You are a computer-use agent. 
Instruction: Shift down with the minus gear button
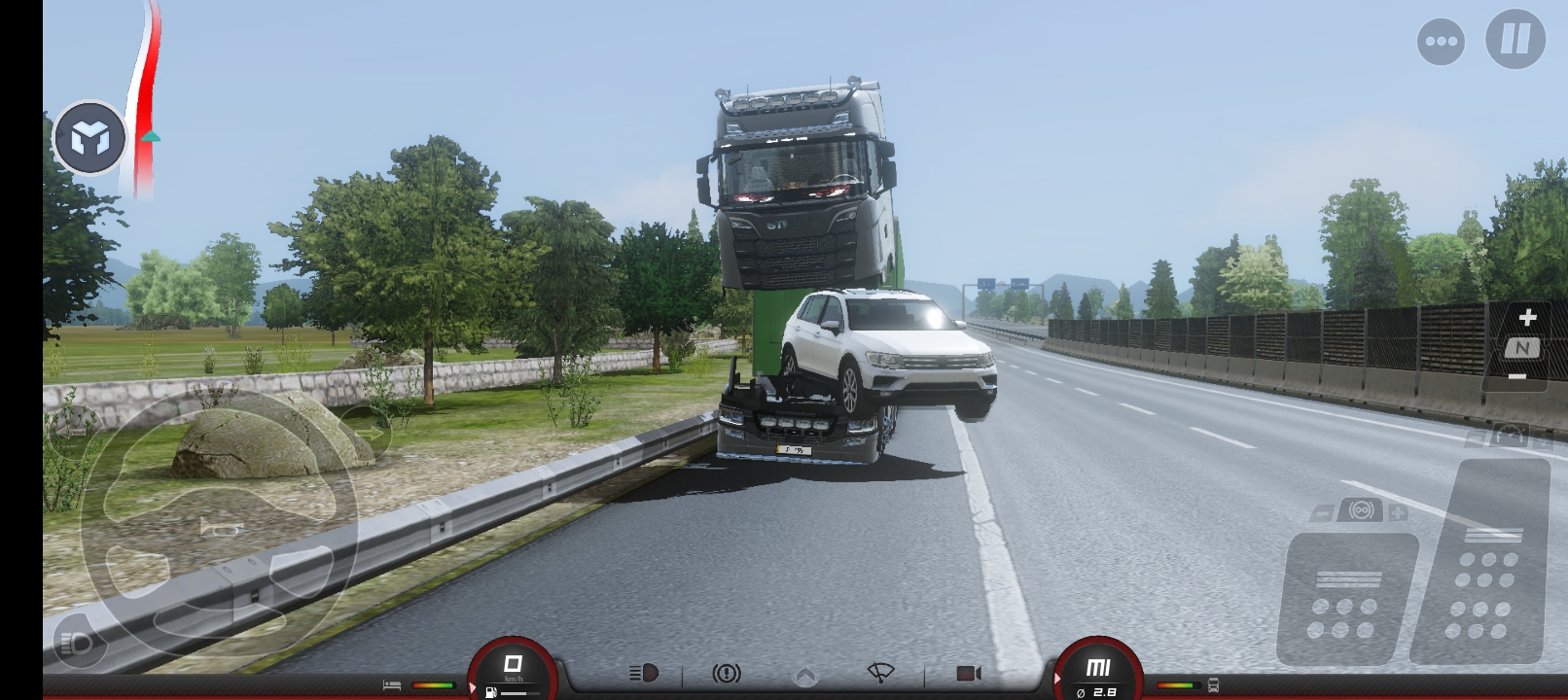[x=1517, y=377]
